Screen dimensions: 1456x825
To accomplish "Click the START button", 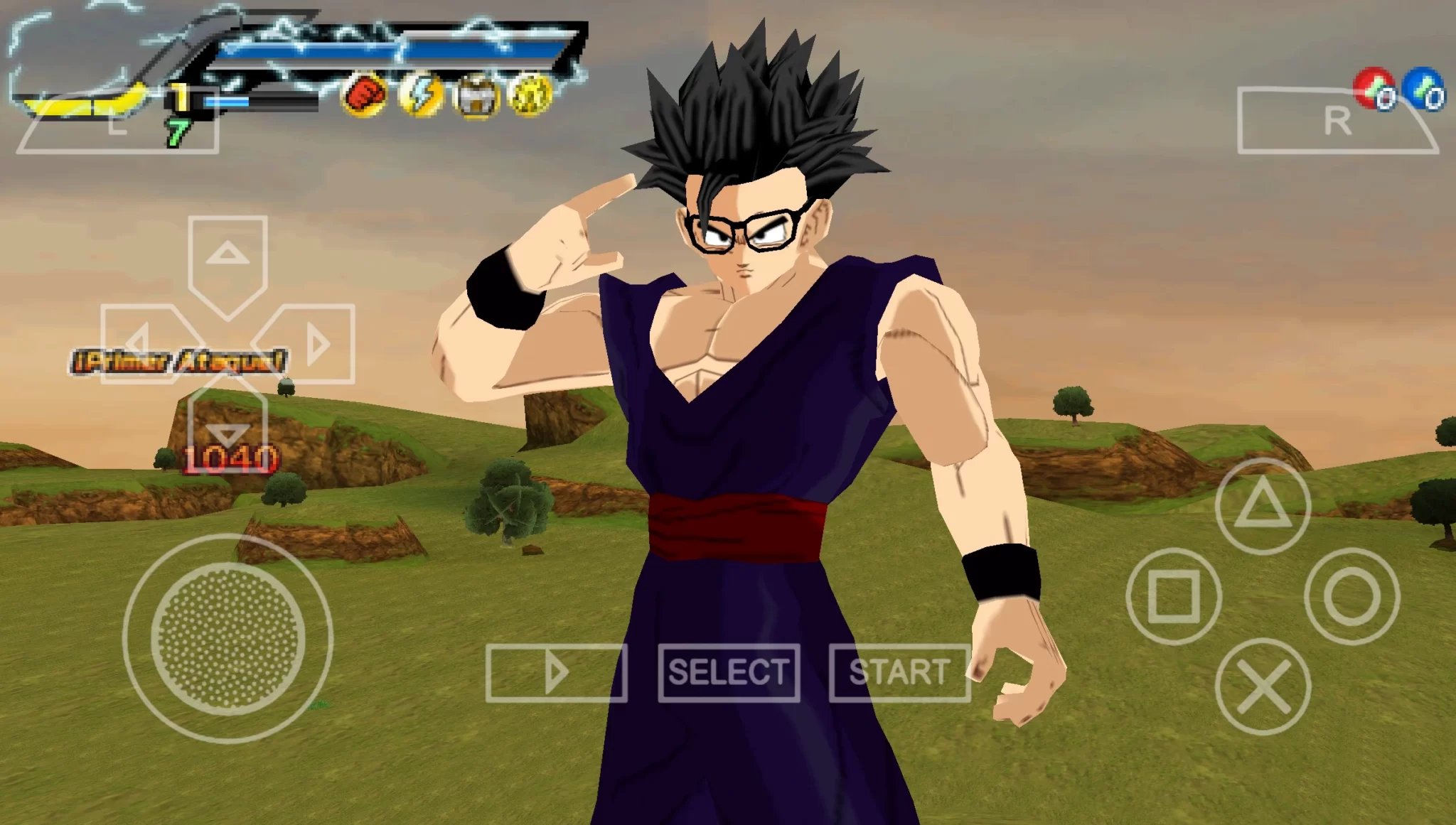I will tap(899, 672).
